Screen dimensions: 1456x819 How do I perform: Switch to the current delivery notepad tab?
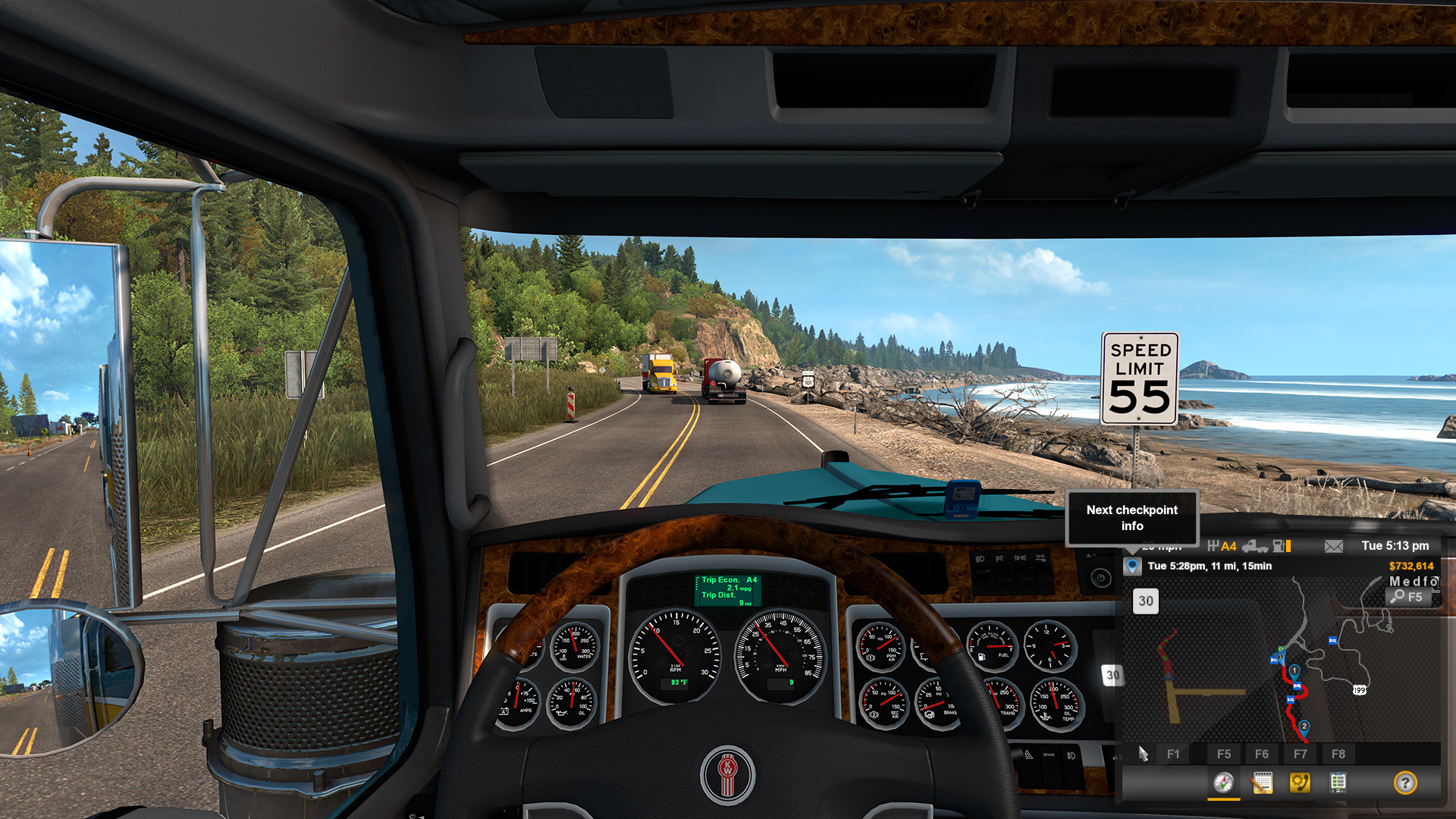click(x=1262, y=783)
